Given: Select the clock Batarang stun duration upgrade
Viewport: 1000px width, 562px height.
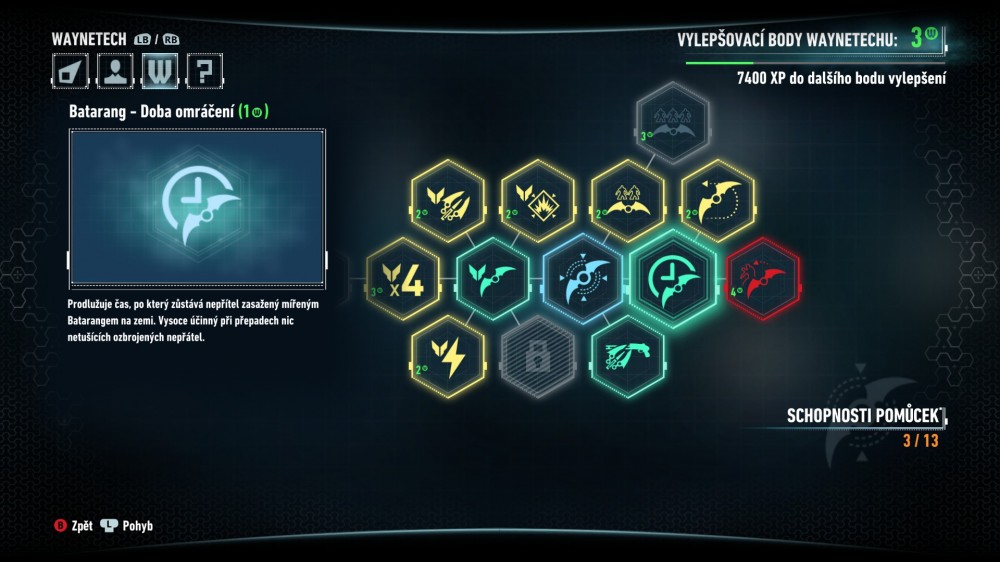Looking at the screenshot, I should (x=675, y=272).
